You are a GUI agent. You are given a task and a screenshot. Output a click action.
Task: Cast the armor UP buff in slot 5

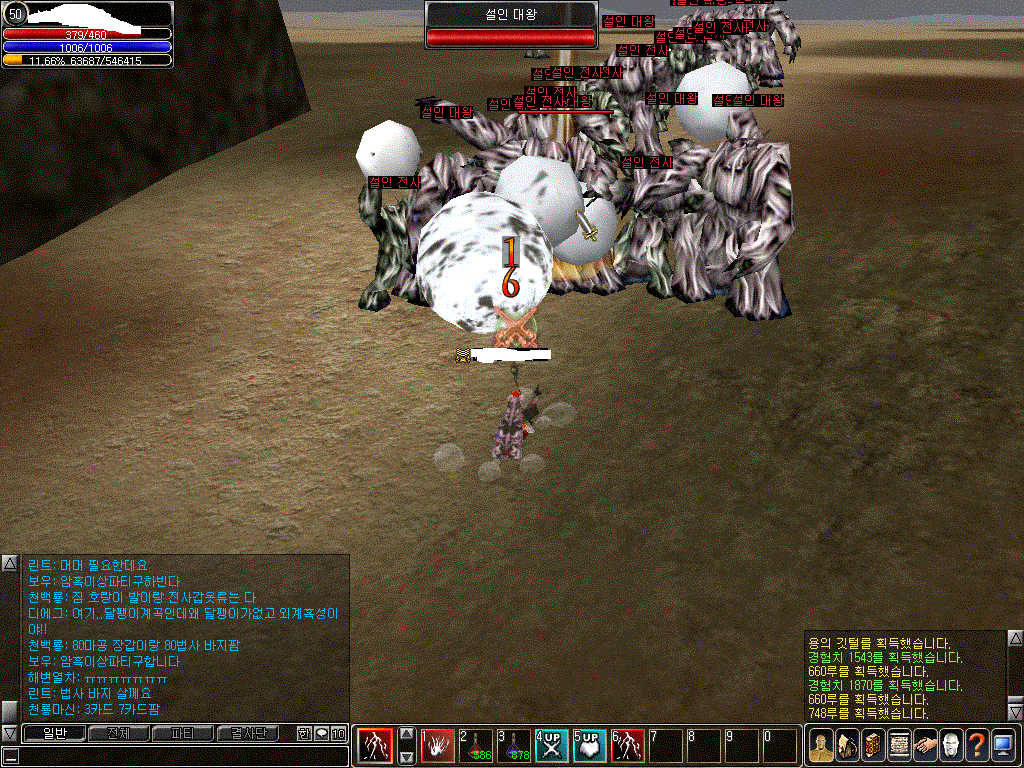pyautogui.click(x=590, y=745)
